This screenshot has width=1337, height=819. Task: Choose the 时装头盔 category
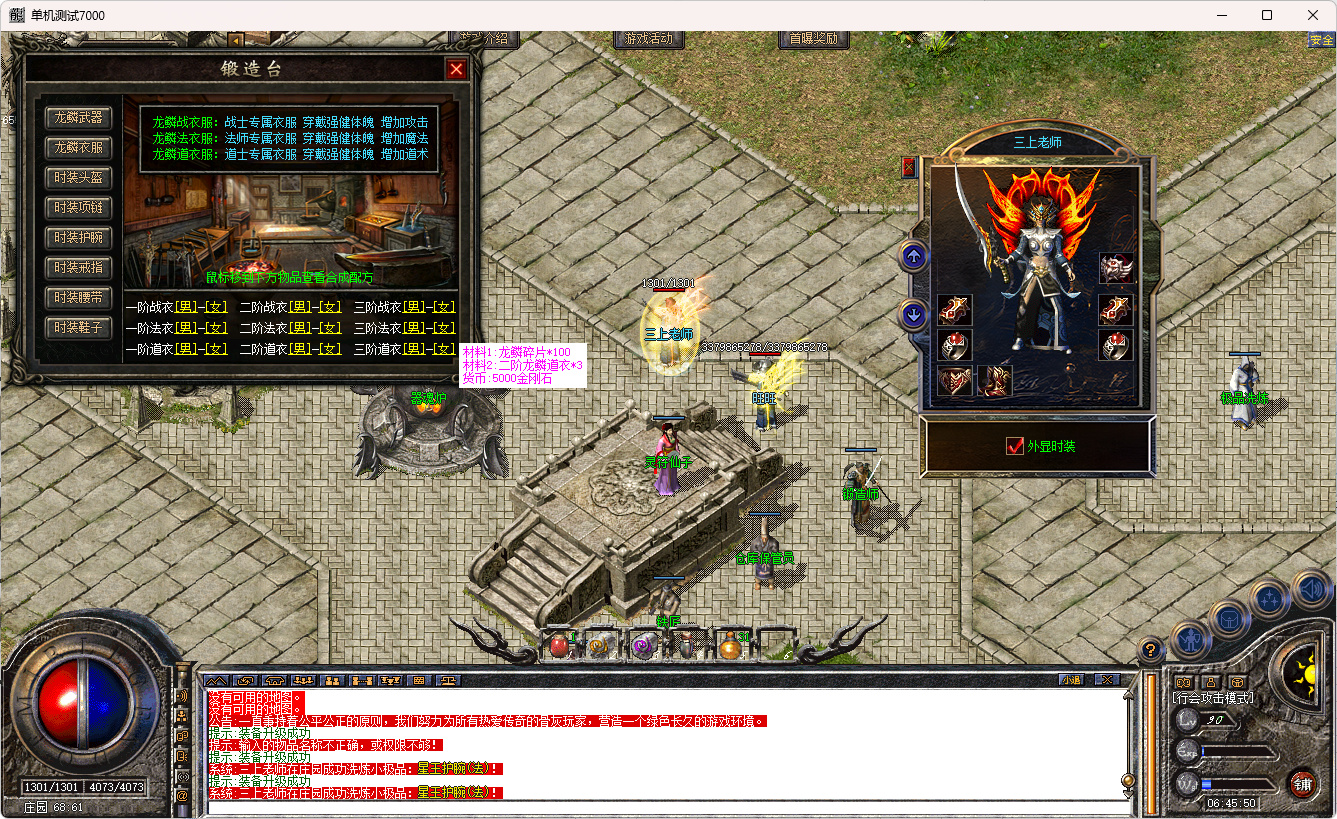point(78,178)
